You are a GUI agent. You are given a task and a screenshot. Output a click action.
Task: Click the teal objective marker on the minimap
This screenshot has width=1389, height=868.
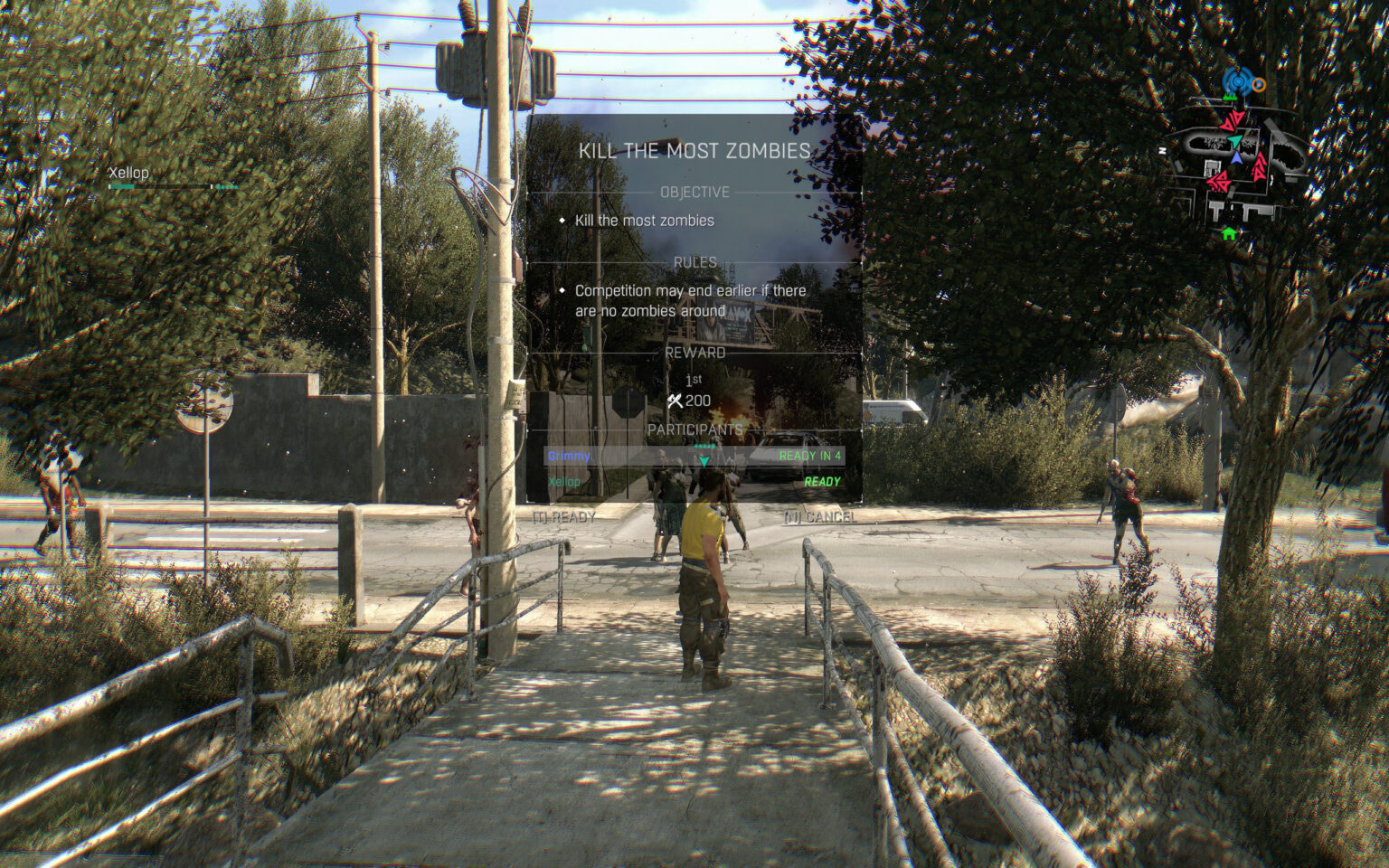[1235, 141]
